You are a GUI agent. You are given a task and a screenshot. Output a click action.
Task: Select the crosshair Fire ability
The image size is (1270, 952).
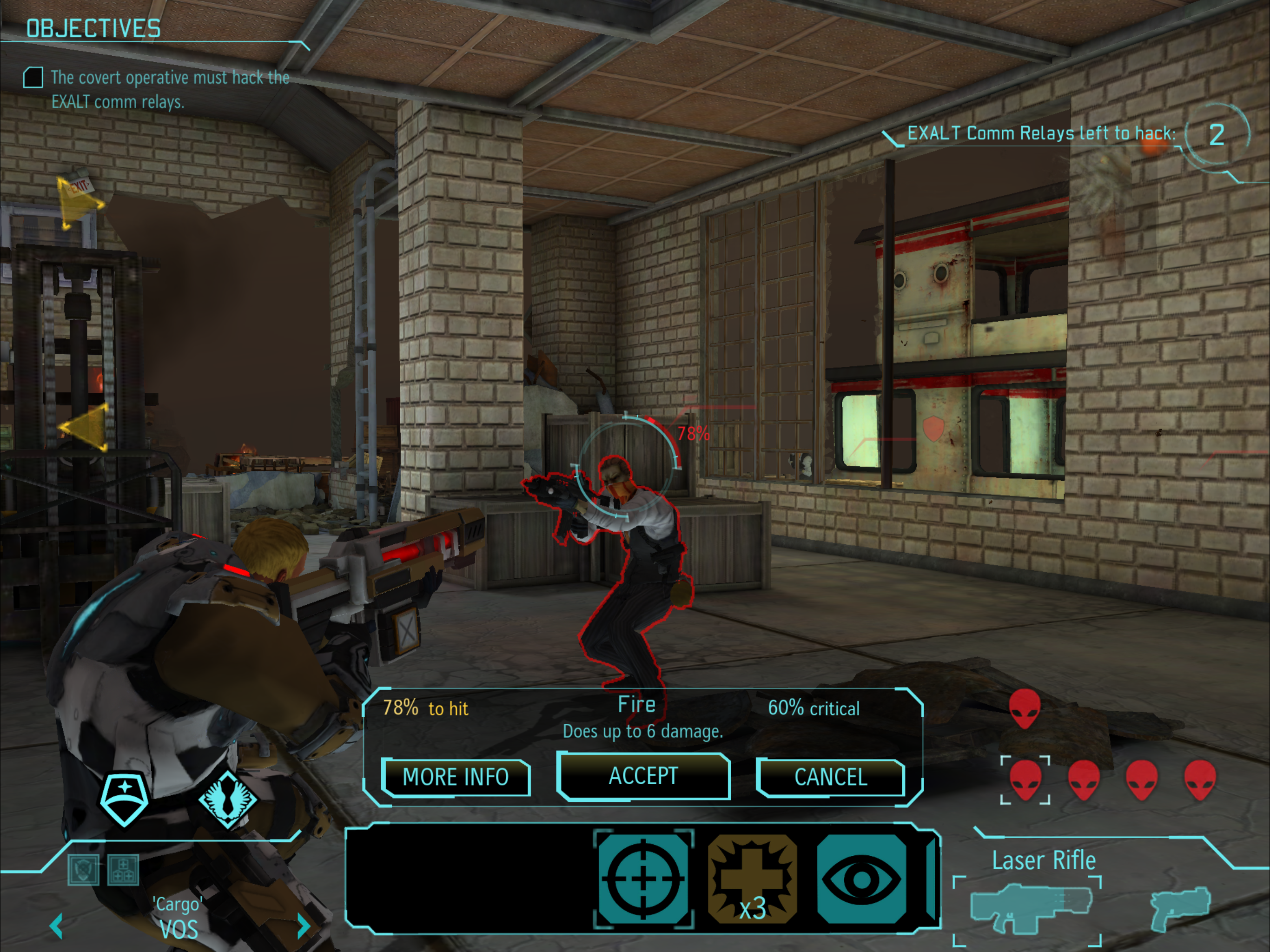point(643,879)
